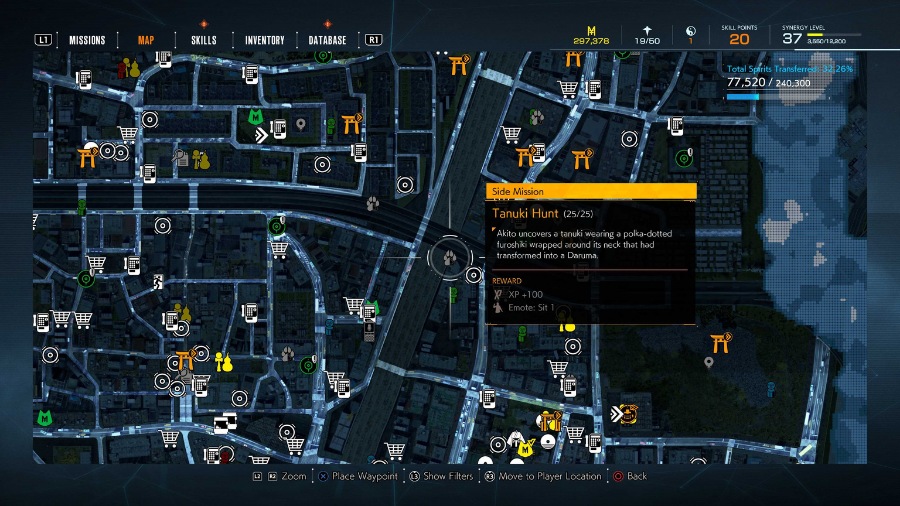This screenshot has height=506, width=900.
Task: Go to the Skills tab
Action: tap(204, 40)
